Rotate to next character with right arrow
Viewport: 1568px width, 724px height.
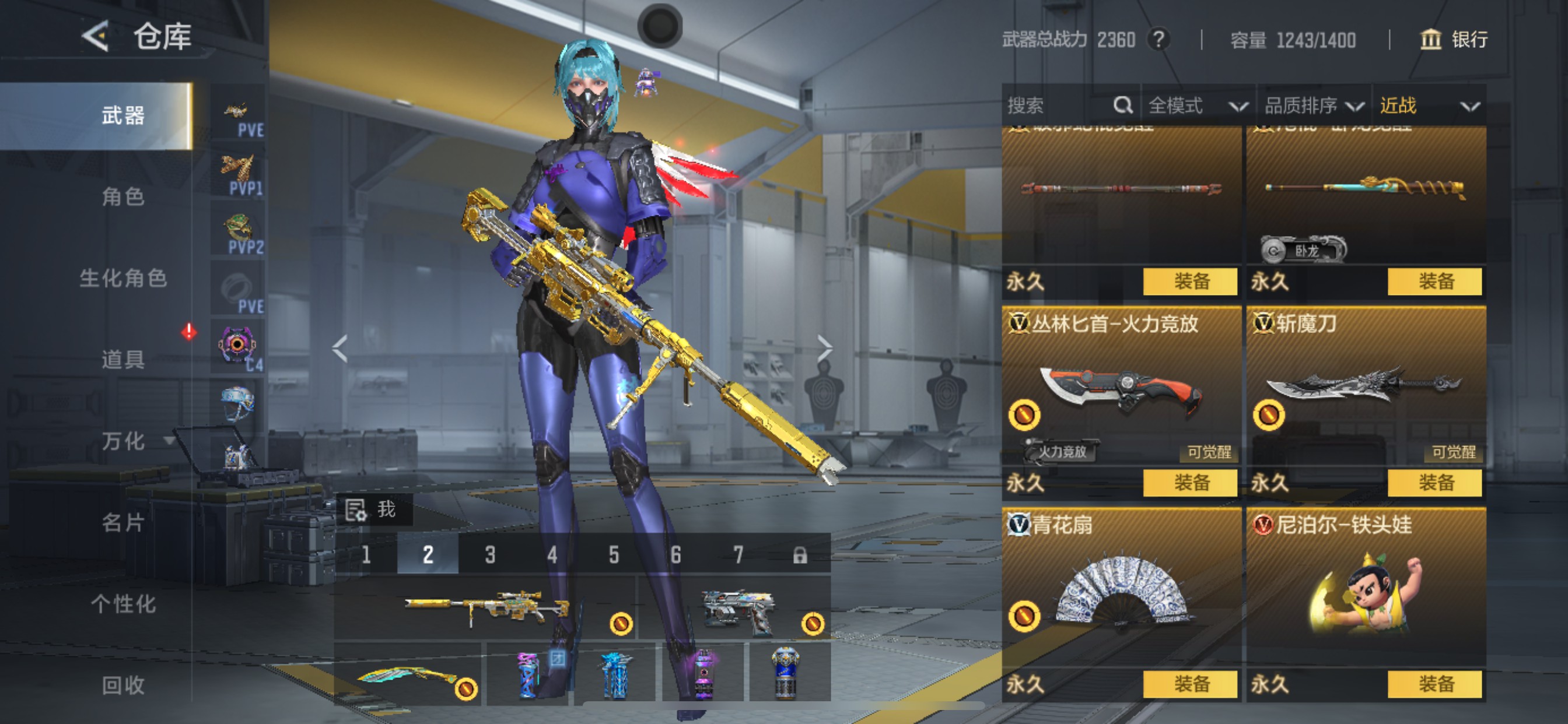pyautogui.click(x=824, y=349)
